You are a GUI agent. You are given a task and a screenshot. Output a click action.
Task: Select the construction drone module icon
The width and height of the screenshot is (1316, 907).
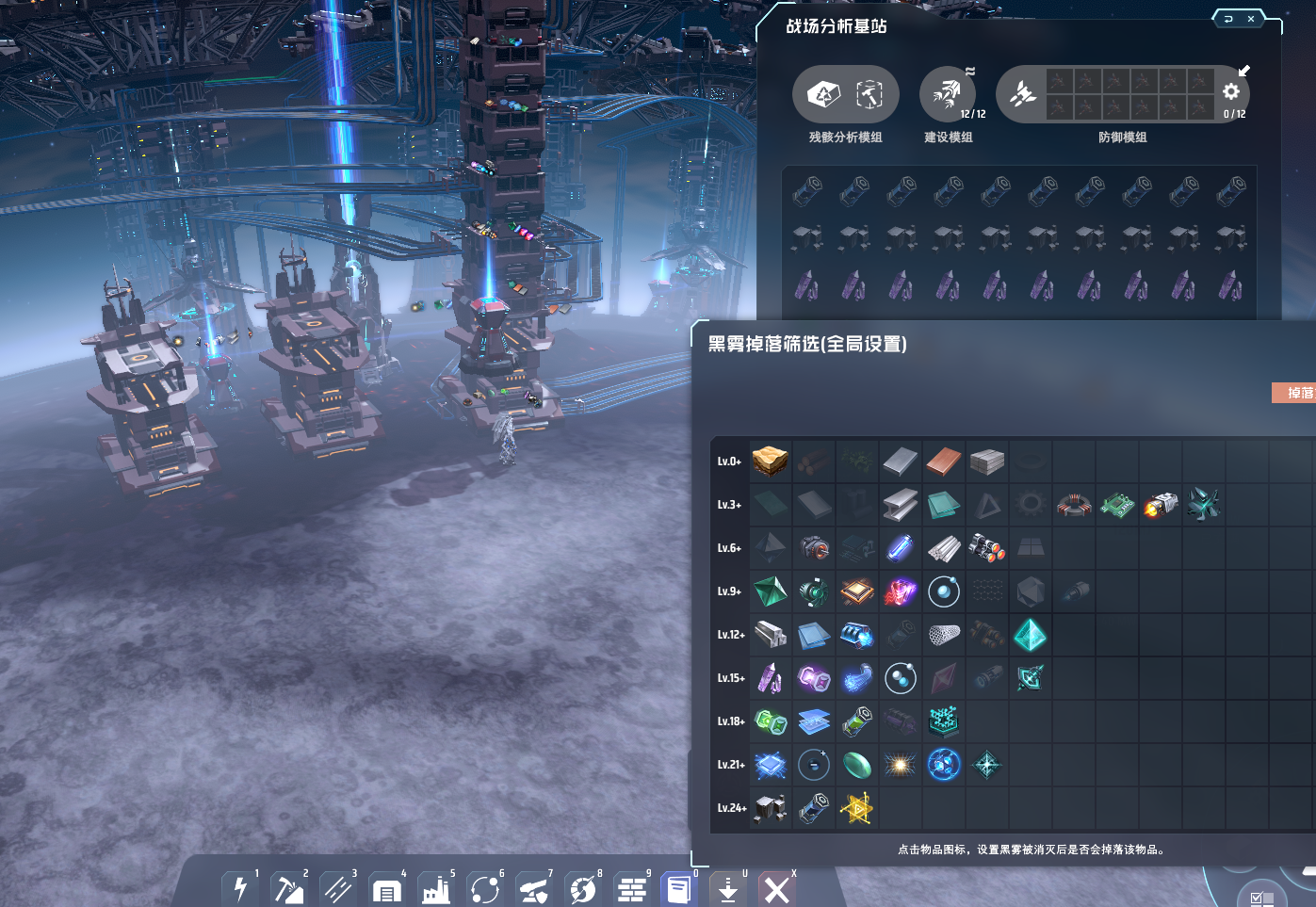[946, 93]
